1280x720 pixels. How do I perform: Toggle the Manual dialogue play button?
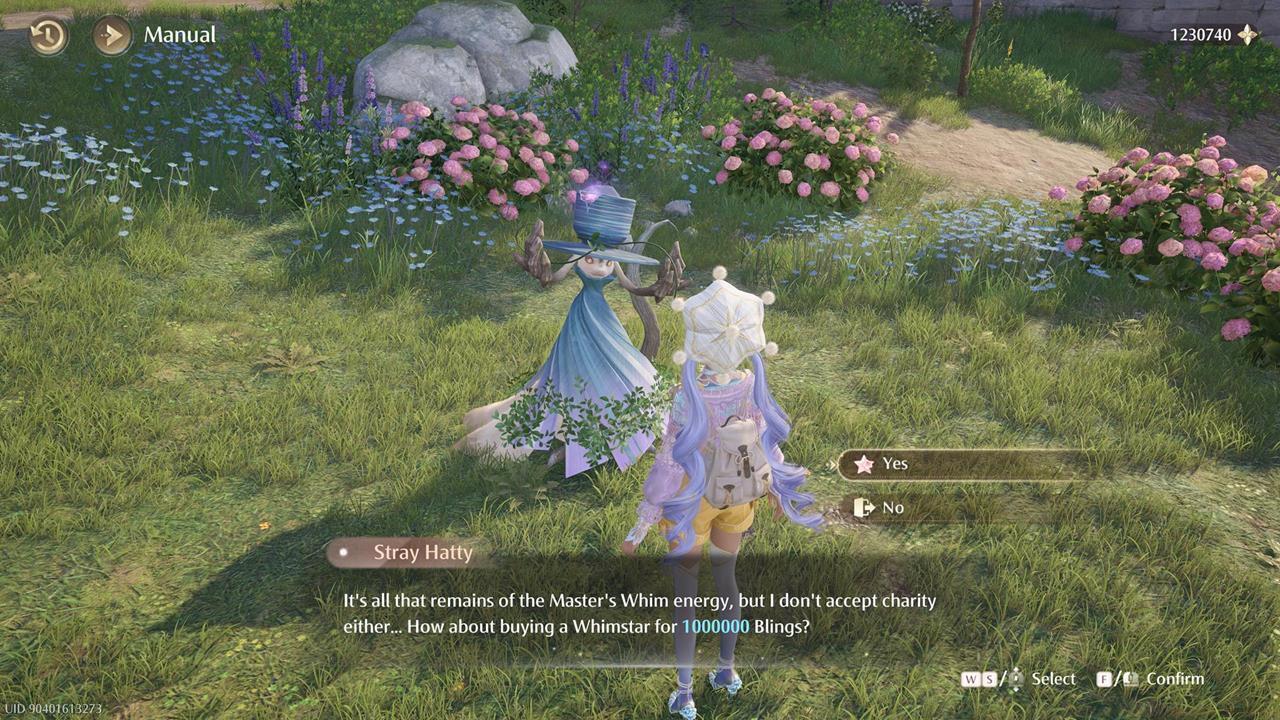click(112, 36)
